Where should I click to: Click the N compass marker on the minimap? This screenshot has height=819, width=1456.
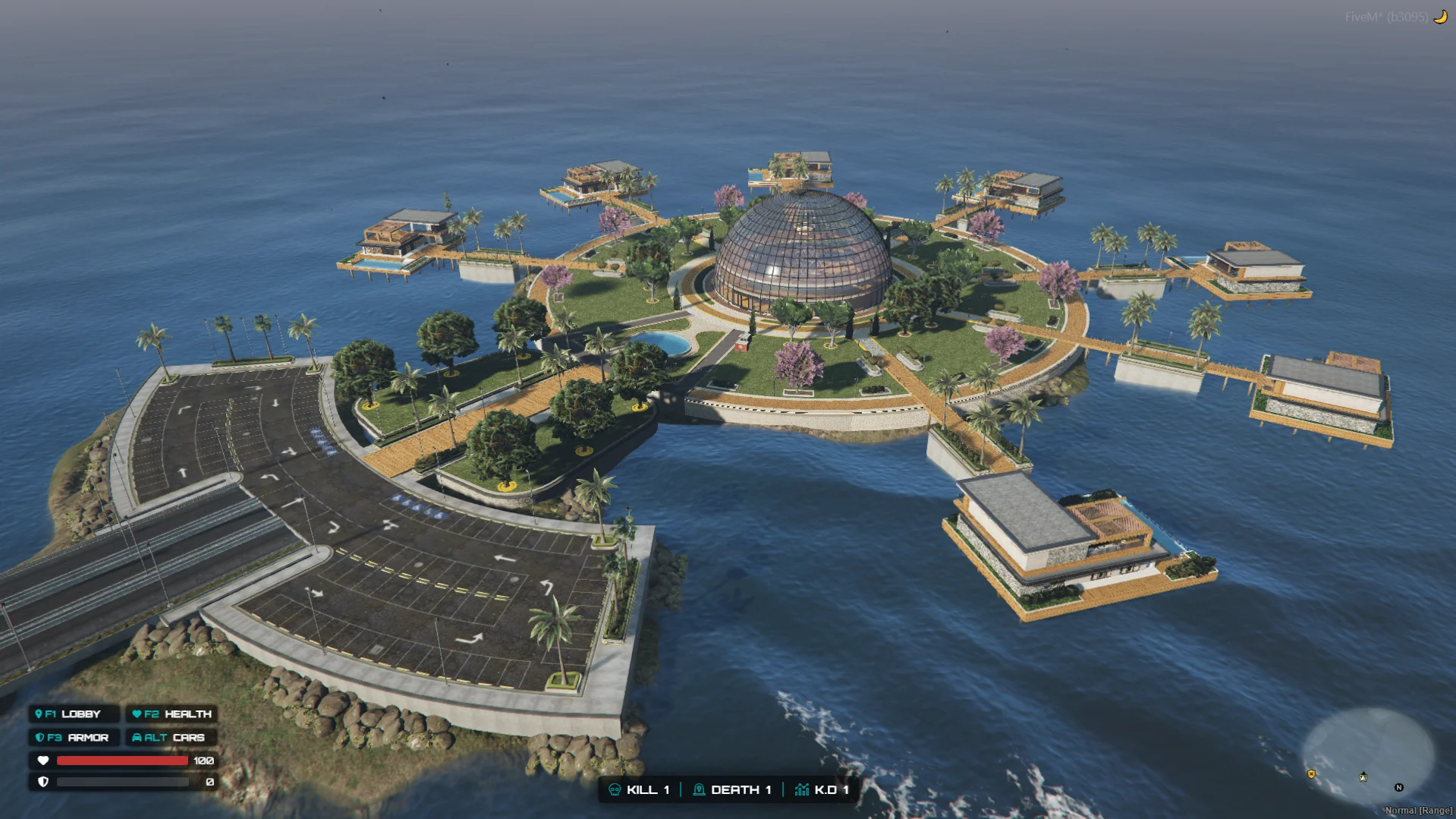click(1399, 788)
